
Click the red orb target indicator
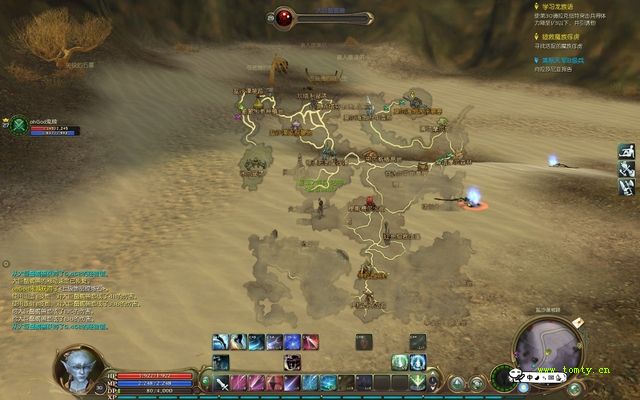(286, 17)
